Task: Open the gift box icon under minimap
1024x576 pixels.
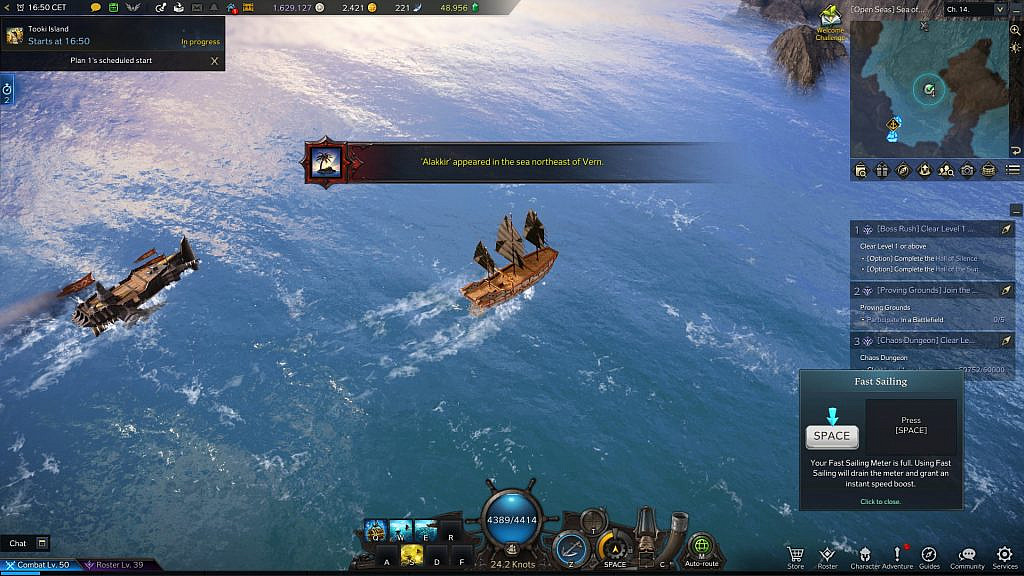Action: point(882,170)
